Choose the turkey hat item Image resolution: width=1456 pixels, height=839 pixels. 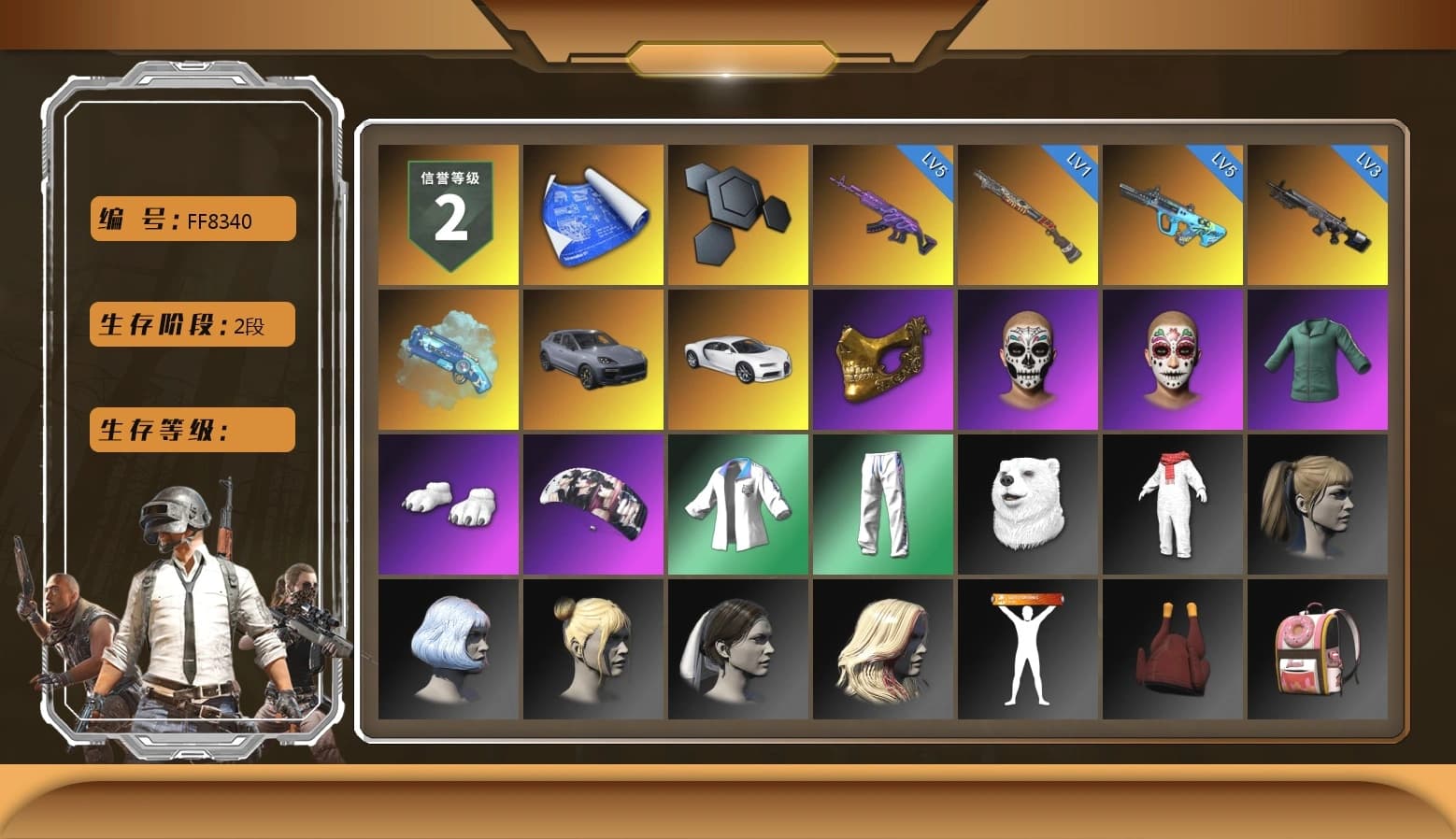pos(1173,649)
